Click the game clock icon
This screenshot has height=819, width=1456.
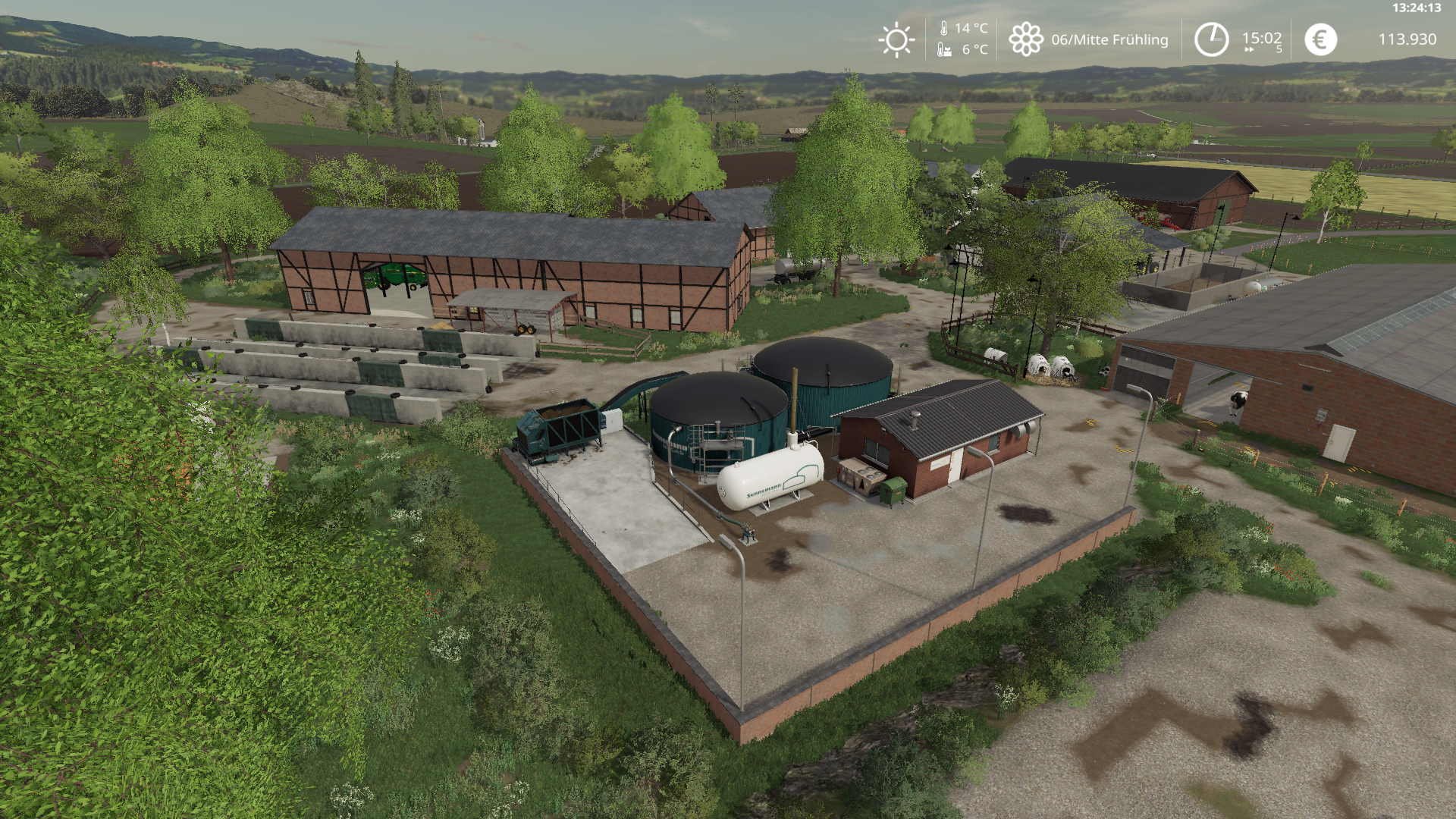[x=1211, y=39]
